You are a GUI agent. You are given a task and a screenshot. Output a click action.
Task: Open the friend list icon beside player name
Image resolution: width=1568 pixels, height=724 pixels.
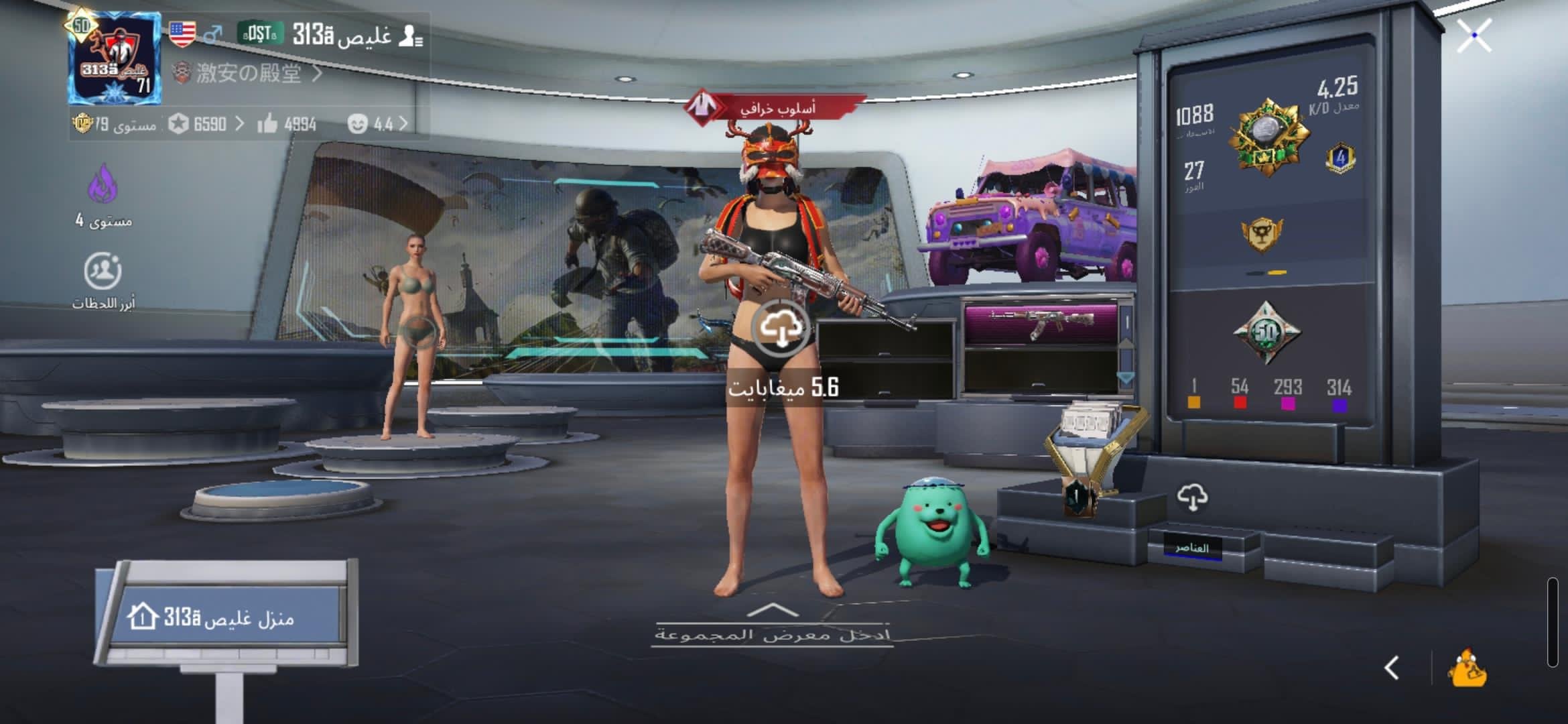(x=410, y=36)
